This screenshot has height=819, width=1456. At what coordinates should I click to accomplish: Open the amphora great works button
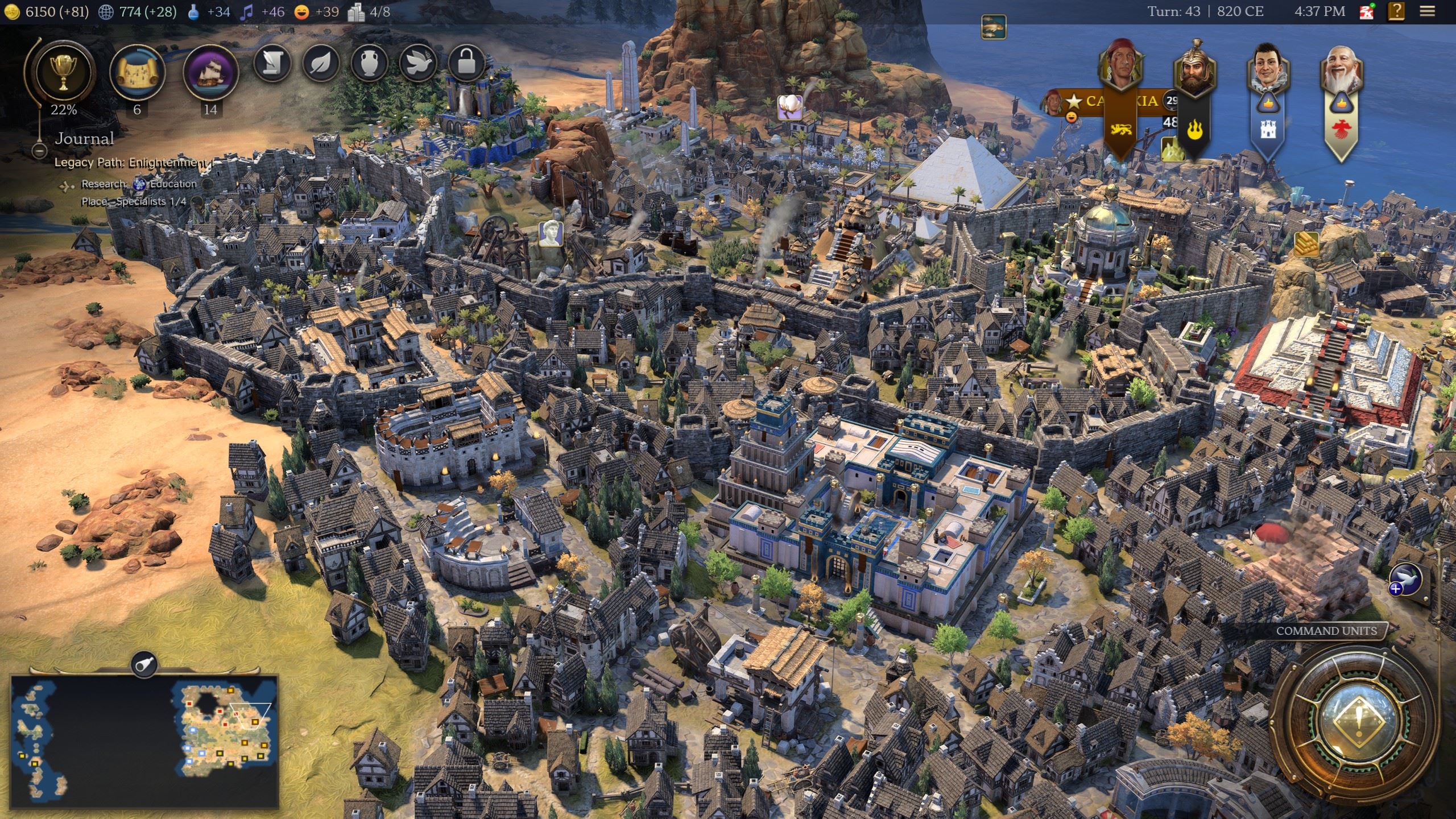370,63
